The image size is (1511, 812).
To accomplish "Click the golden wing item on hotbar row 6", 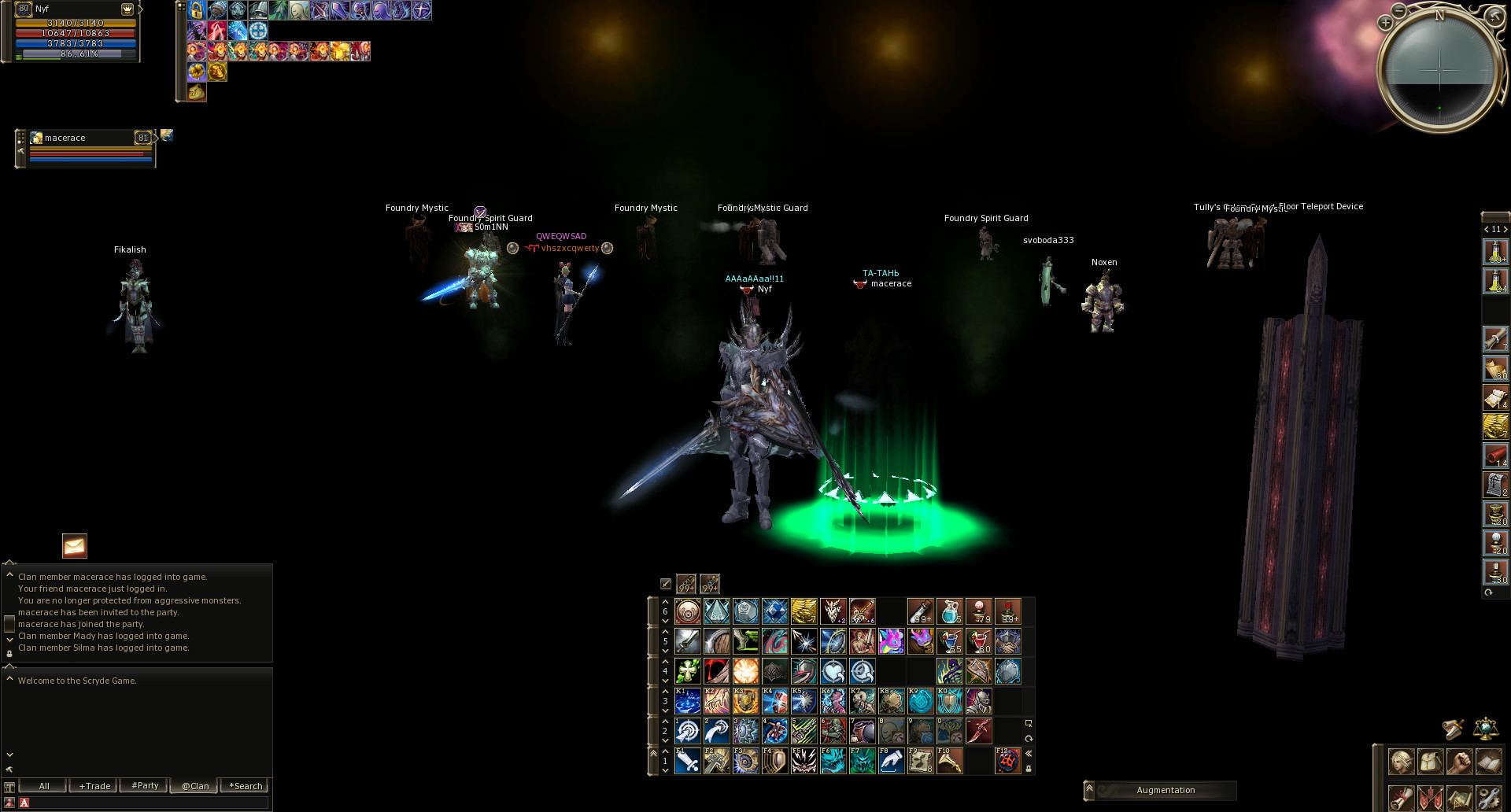I will coord(804,611).
